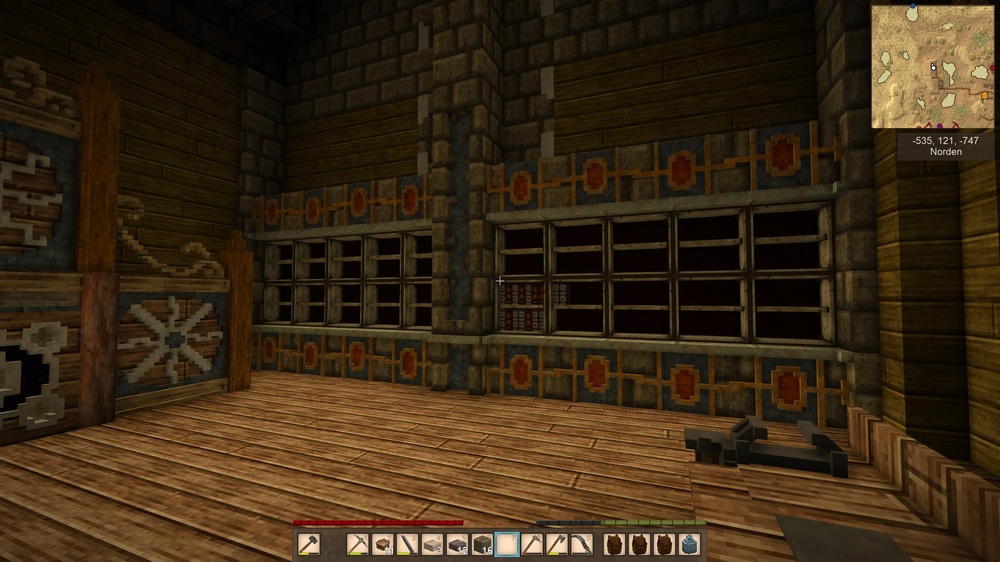
Task: Select the blue vessel slot beside the backpacks
Action: (x=689, y=544)
